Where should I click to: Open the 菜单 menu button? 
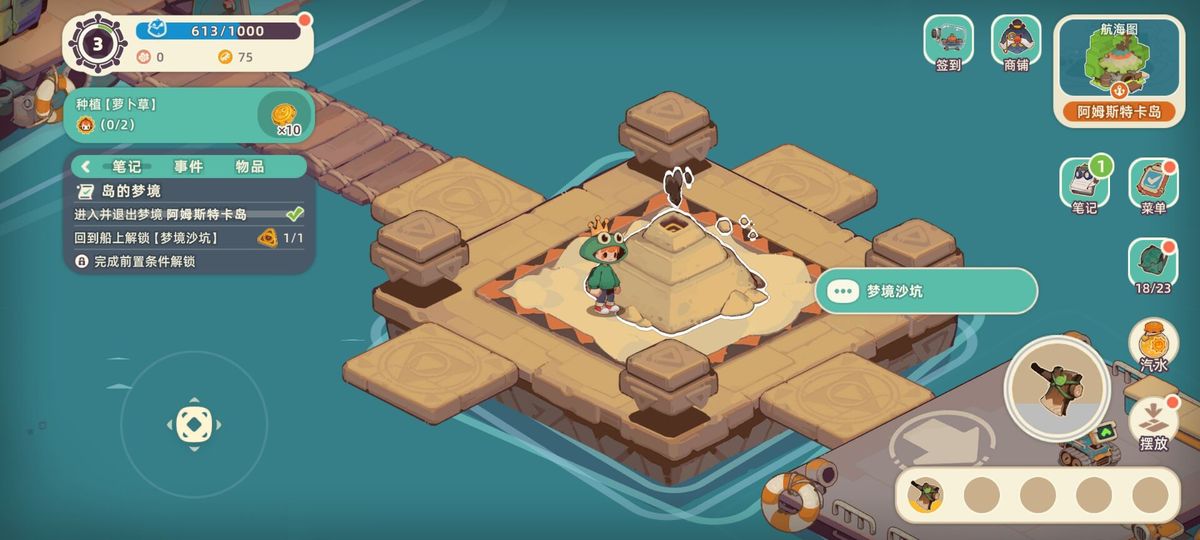tap(1153, 184)
